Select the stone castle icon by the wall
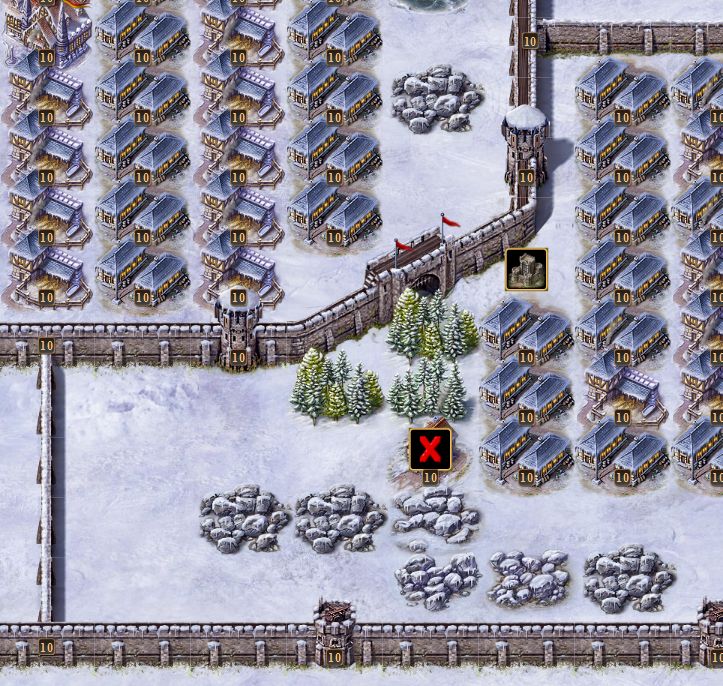Image resolution: width=723 pixels, height=686 pixels. [x=526, y=270]
